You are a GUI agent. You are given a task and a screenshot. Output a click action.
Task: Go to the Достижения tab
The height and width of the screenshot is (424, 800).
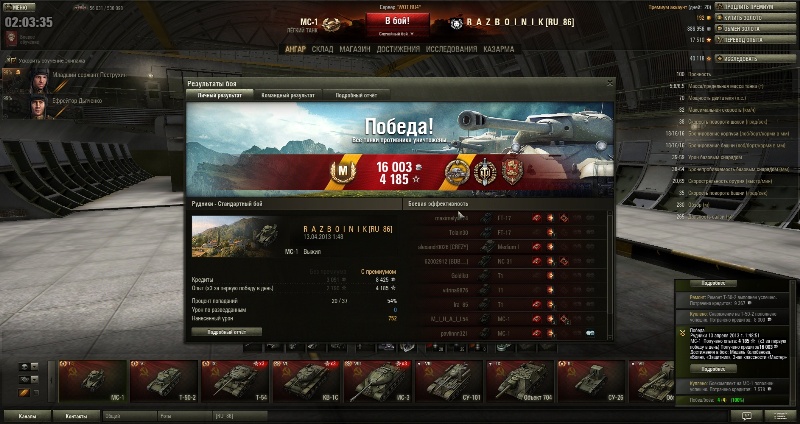[396, 48]
